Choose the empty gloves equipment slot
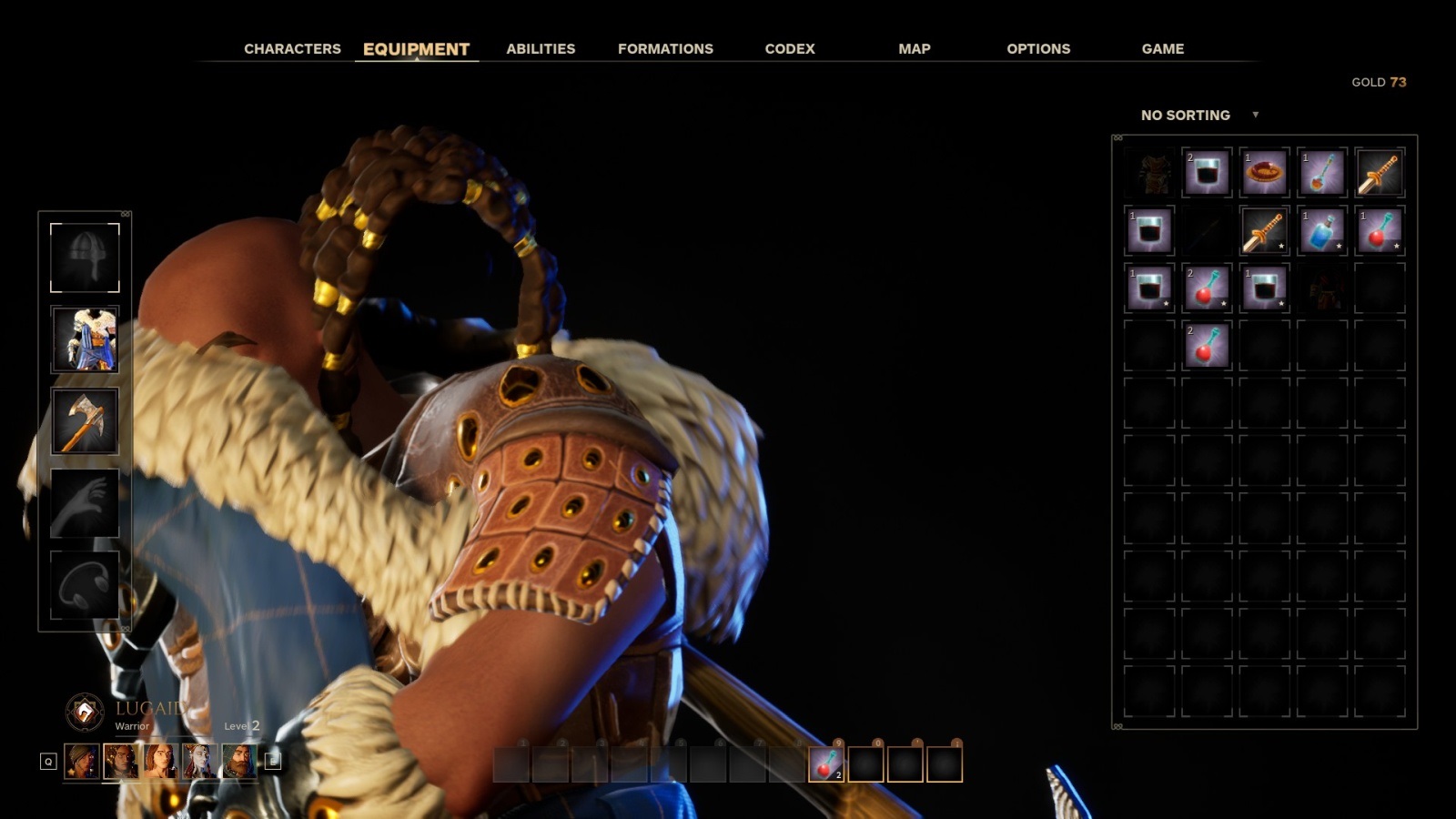The image size is (1456, 819). coord(85,503)
